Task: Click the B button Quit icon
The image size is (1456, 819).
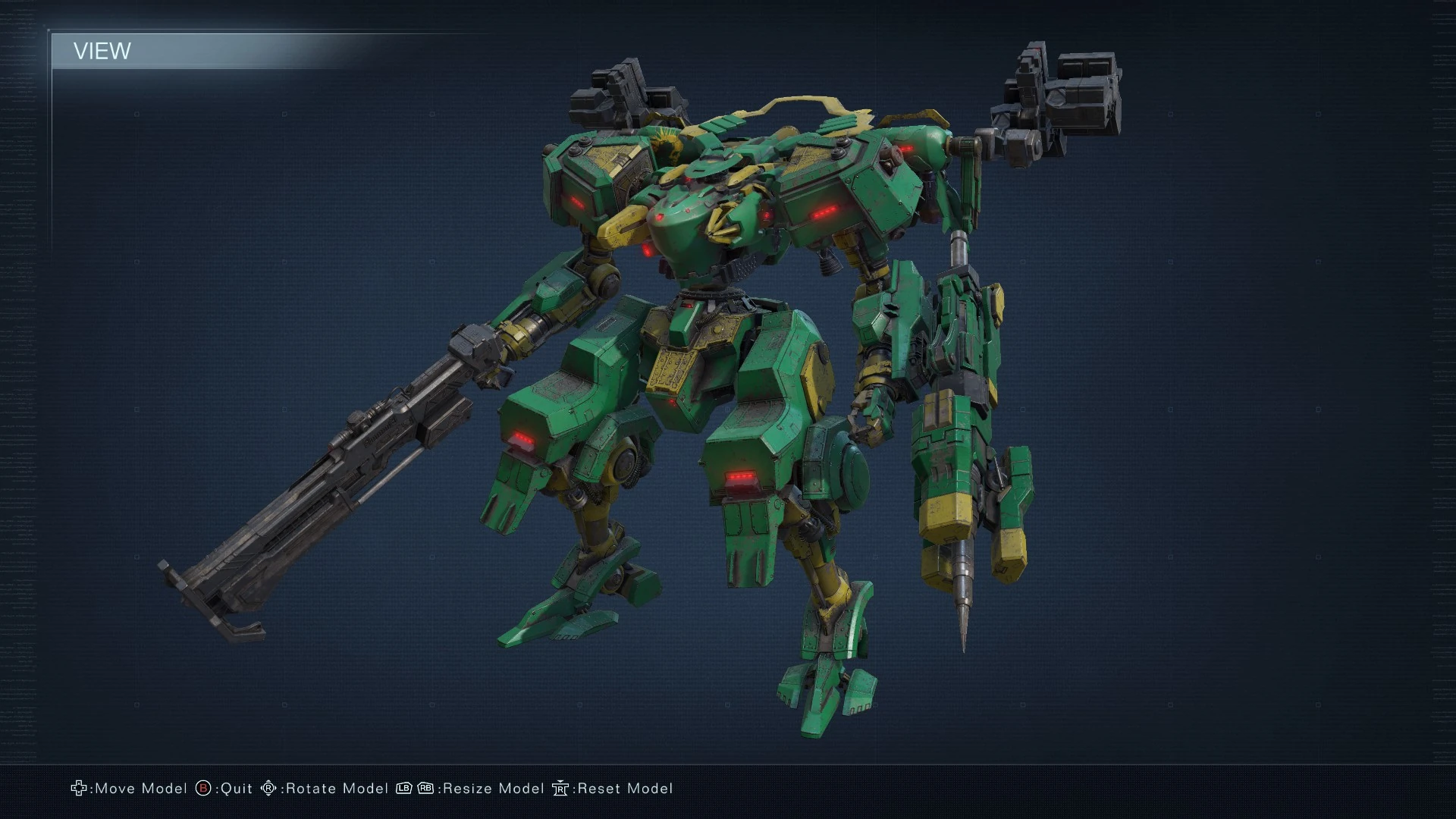Action: 202,789
